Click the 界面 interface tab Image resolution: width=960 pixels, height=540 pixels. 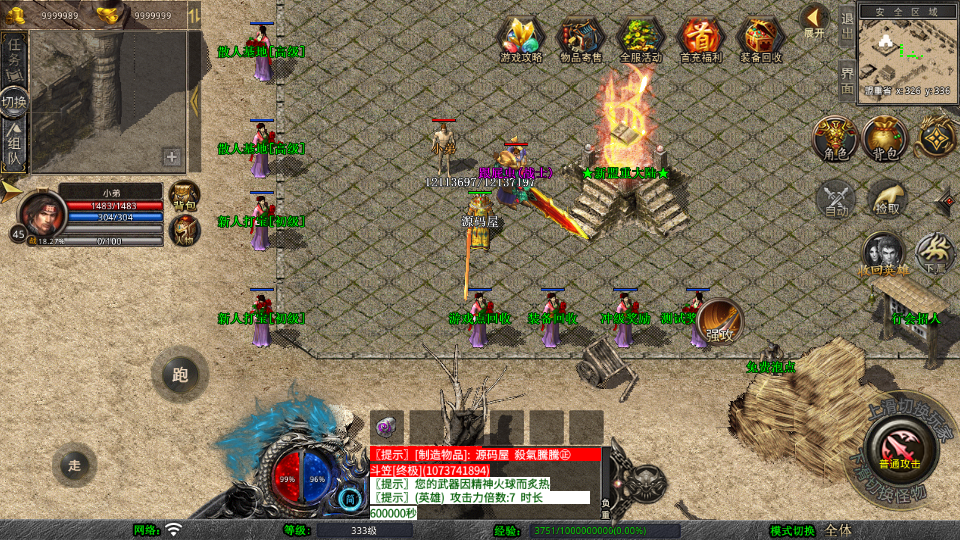[x=847, y=80]
